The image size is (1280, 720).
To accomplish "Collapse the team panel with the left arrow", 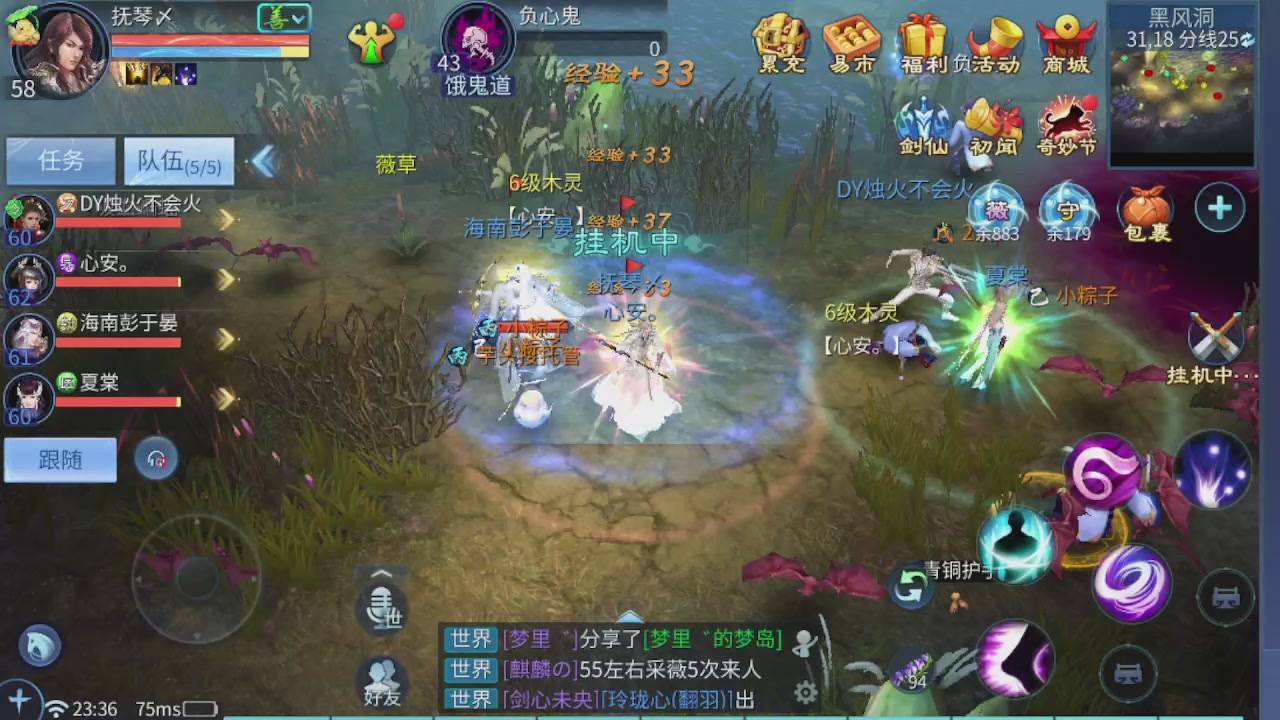I will (x=262, y=161).
